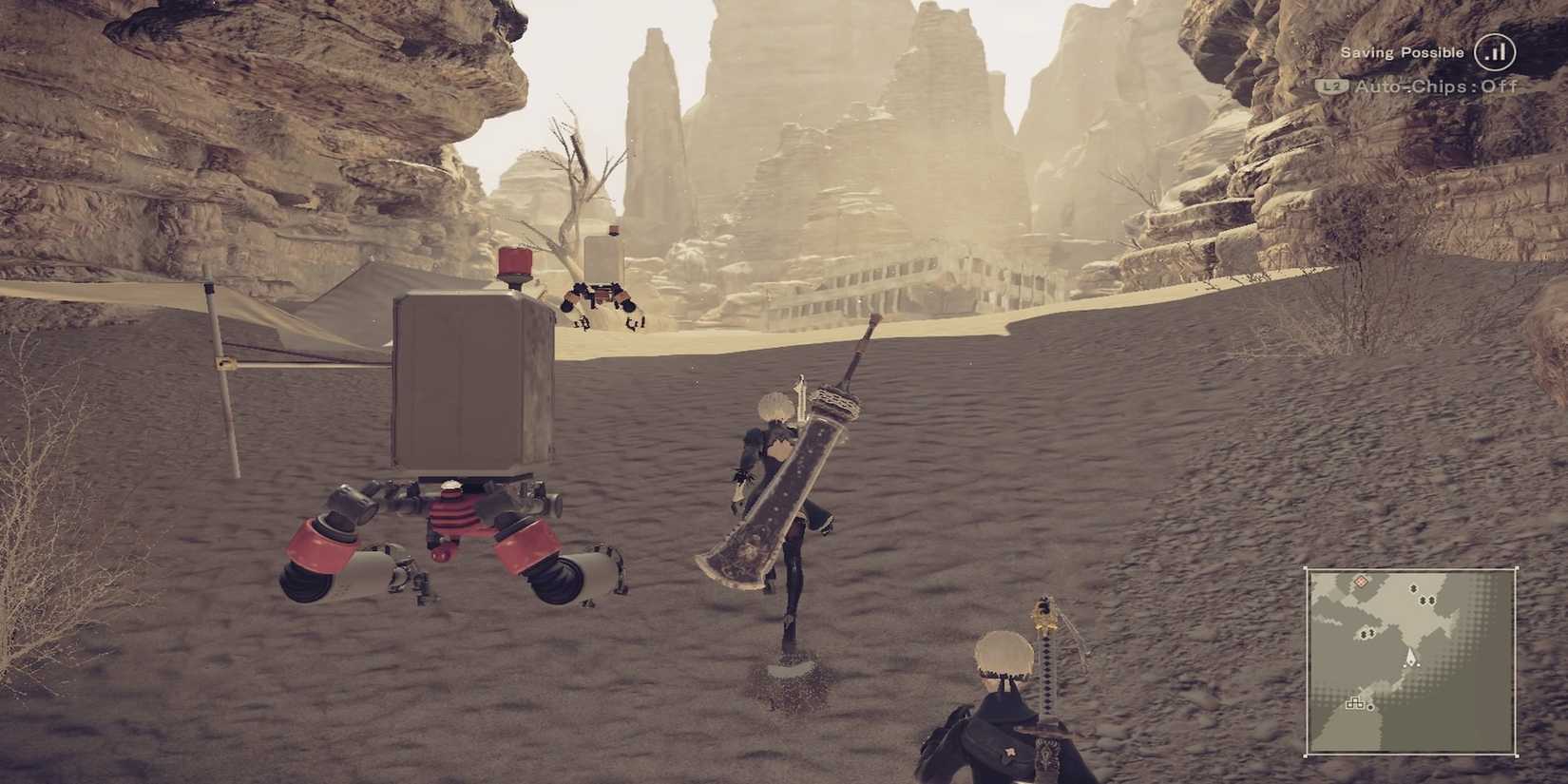This screenshot has height=784, width=1568.
Task: Select the player arrow on the minimap
Action: pos(1411,658)
